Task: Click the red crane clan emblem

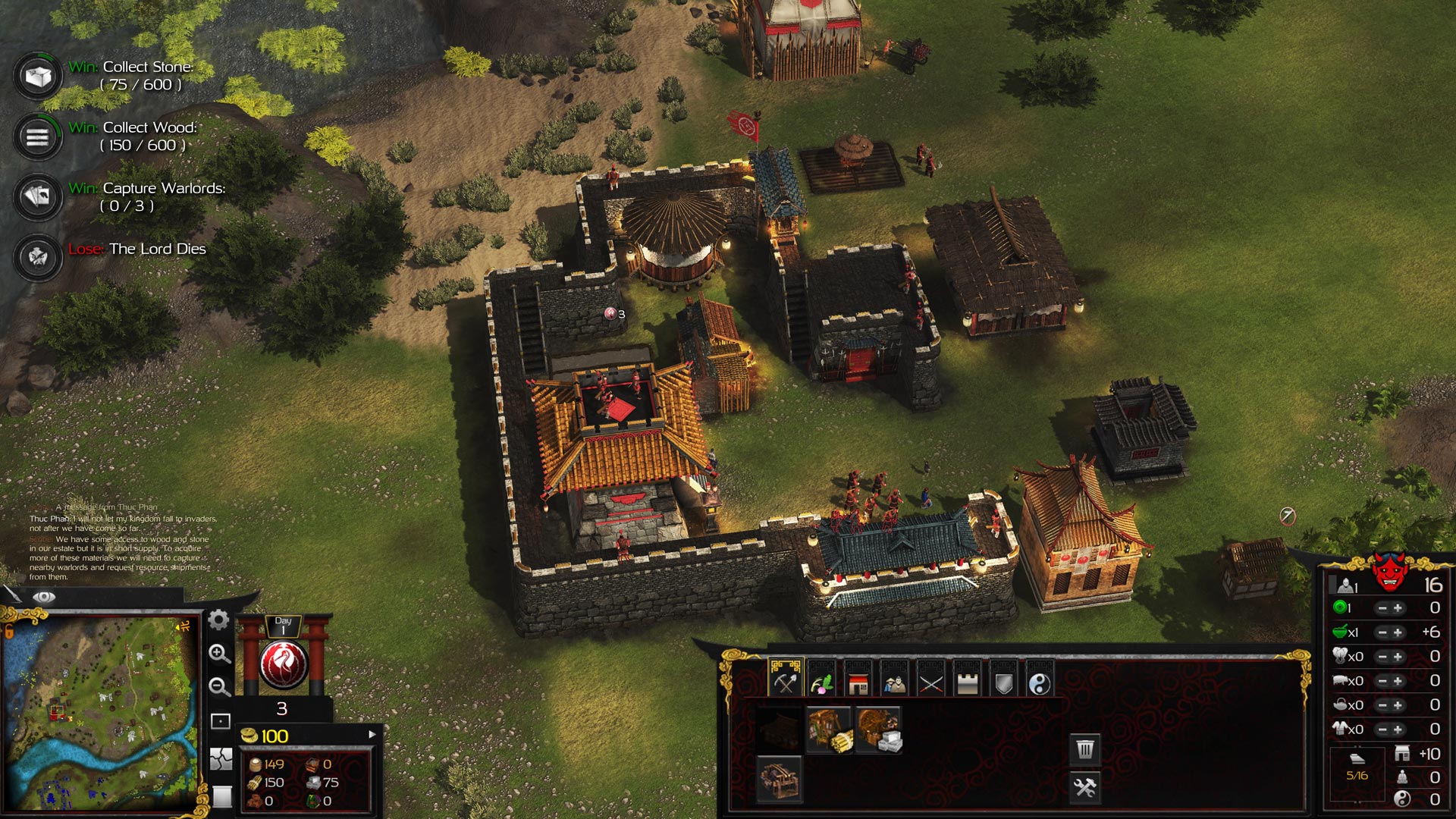Action: pyautogui.click(x=284, y=663)
